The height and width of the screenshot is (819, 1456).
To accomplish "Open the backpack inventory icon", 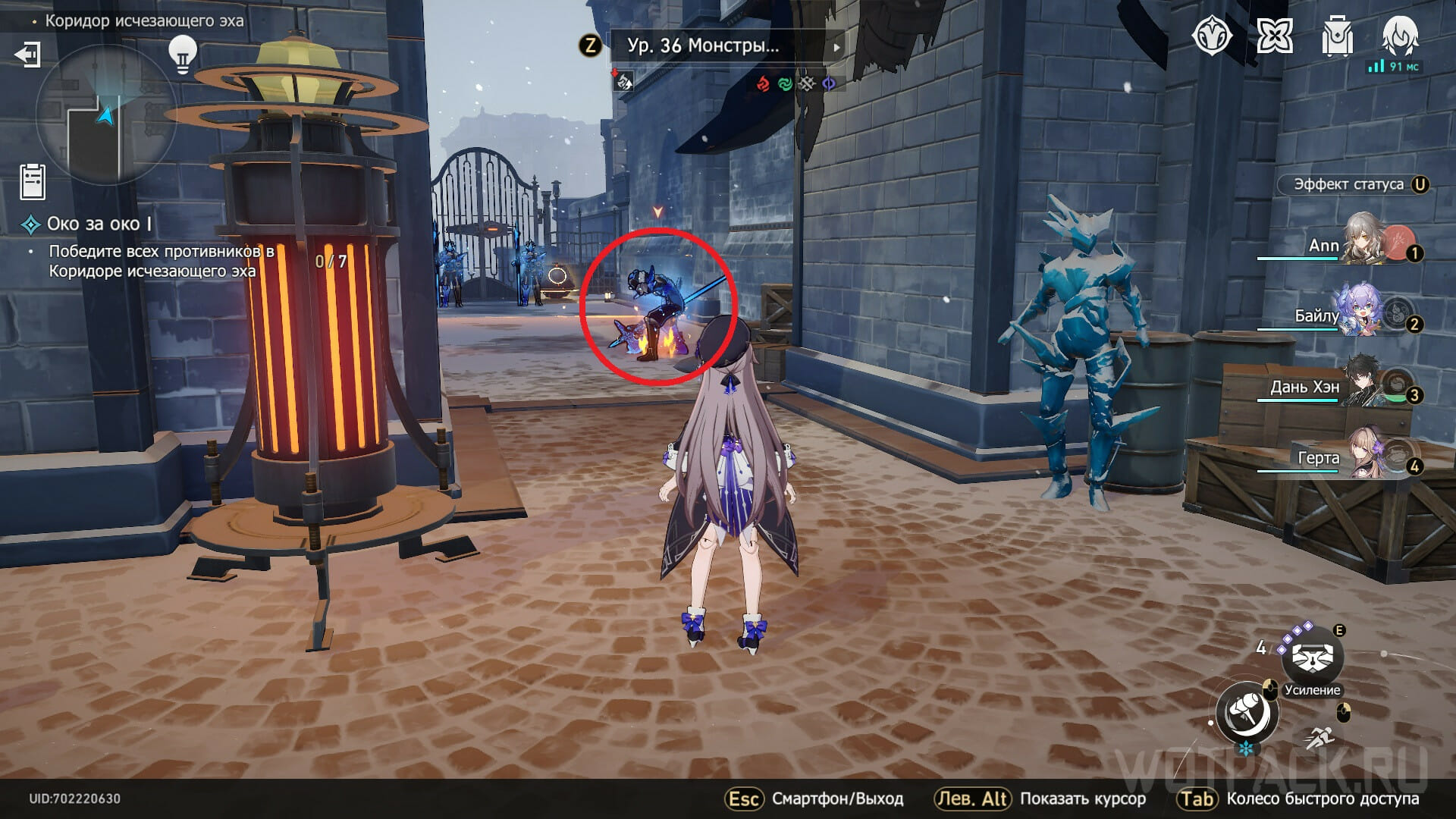I will (1337, 36).
